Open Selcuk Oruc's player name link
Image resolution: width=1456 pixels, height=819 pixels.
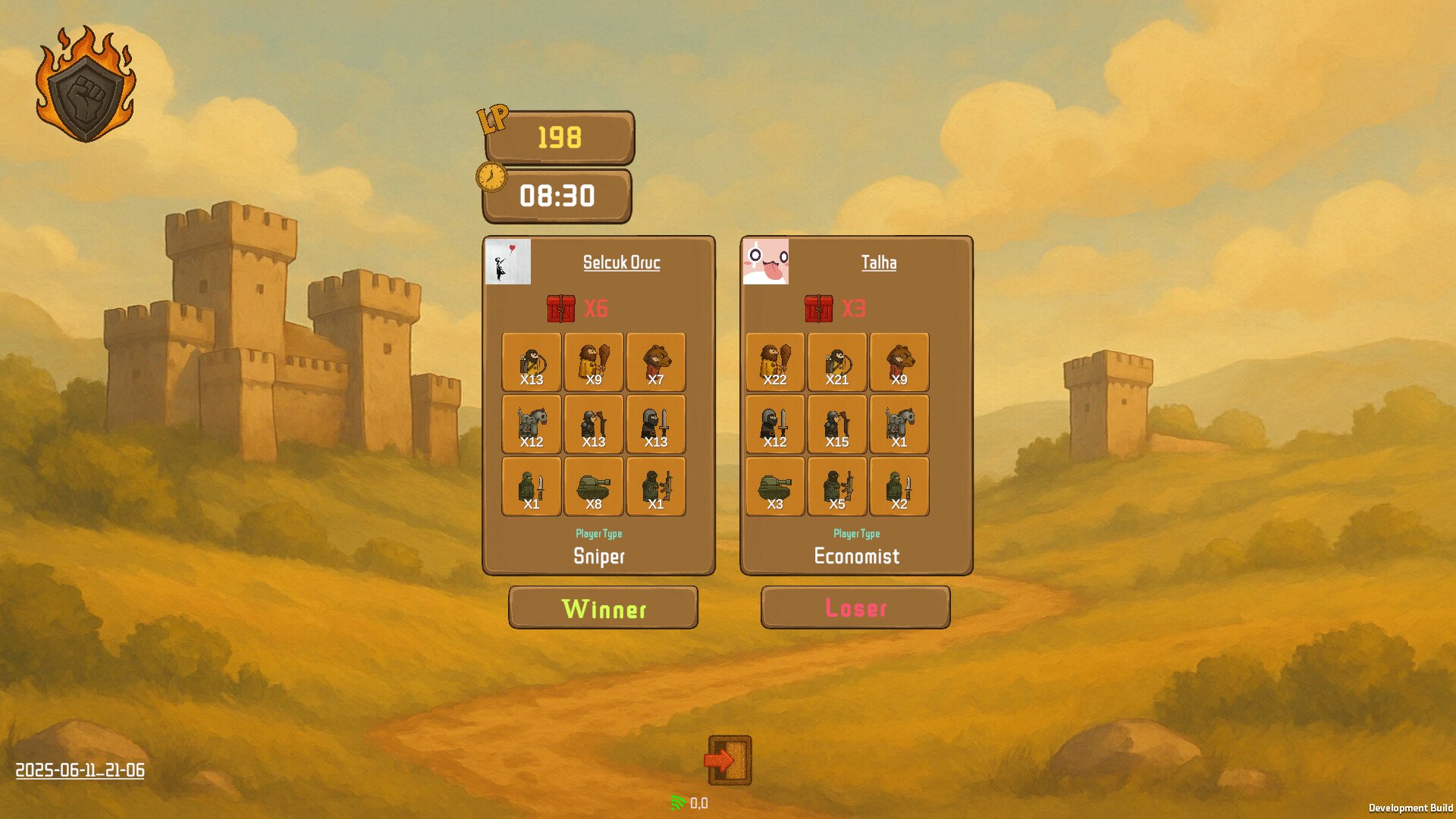coord(621,262)
